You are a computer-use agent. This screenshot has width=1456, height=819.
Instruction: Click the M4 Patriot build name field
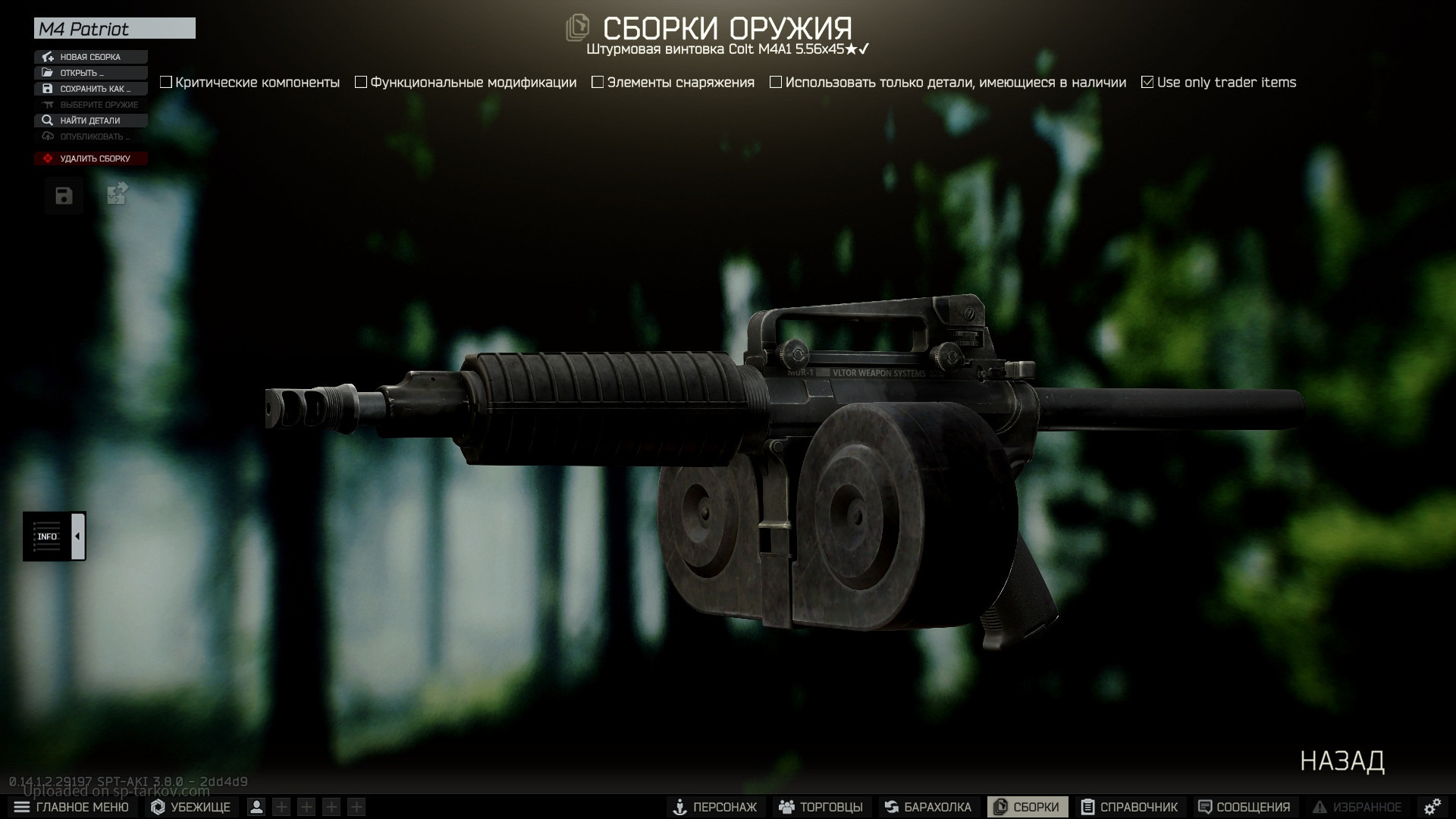coord(115,29)
